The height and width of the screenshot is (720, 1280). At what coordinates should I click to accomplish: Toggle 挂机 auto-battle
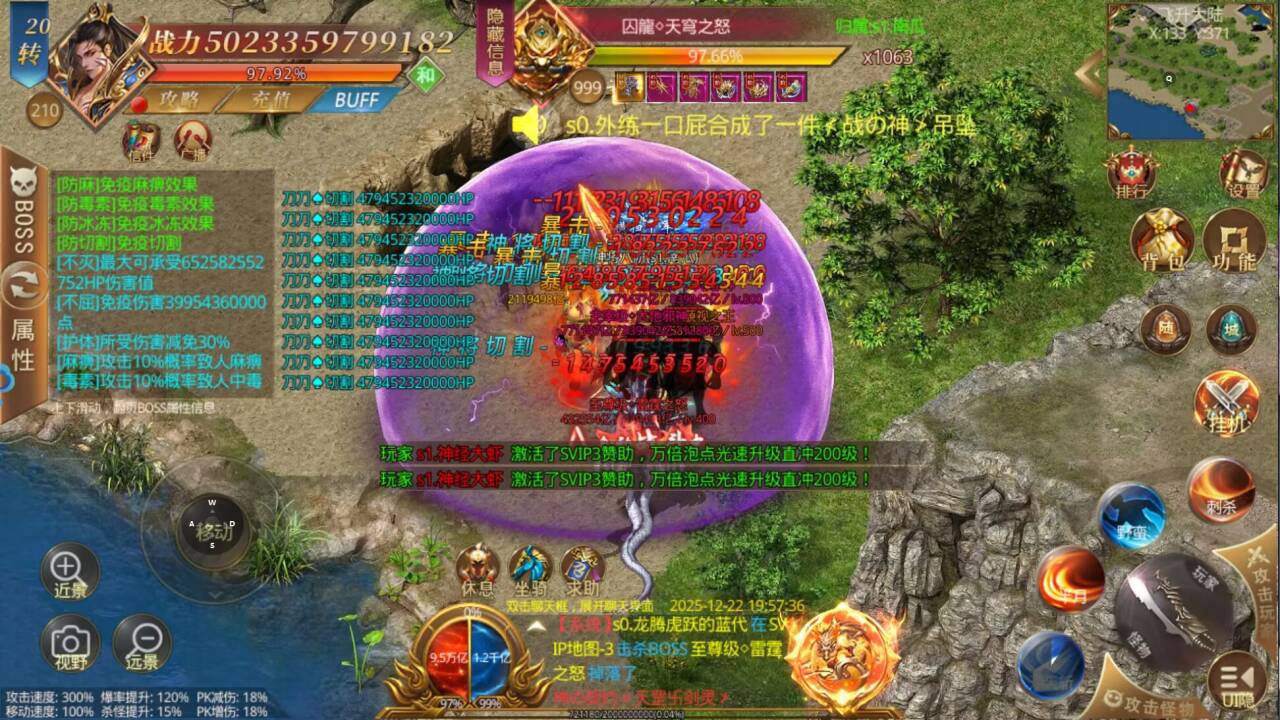[x=1227, y=403]
